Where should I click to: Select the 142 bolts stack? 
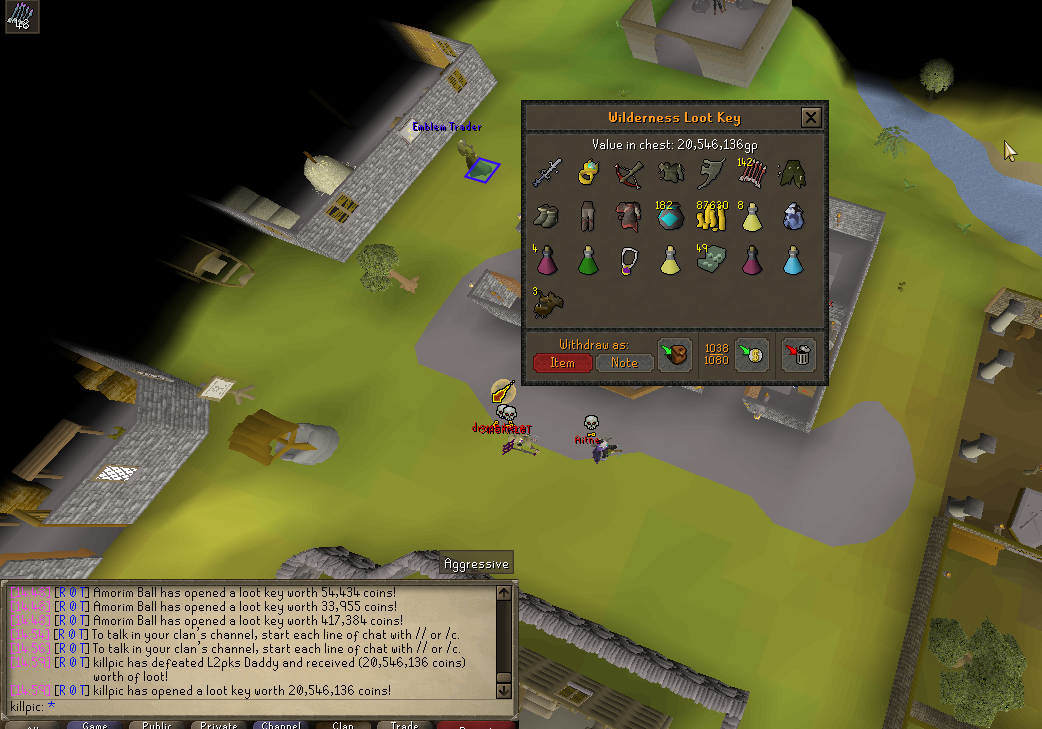[752, 173]
